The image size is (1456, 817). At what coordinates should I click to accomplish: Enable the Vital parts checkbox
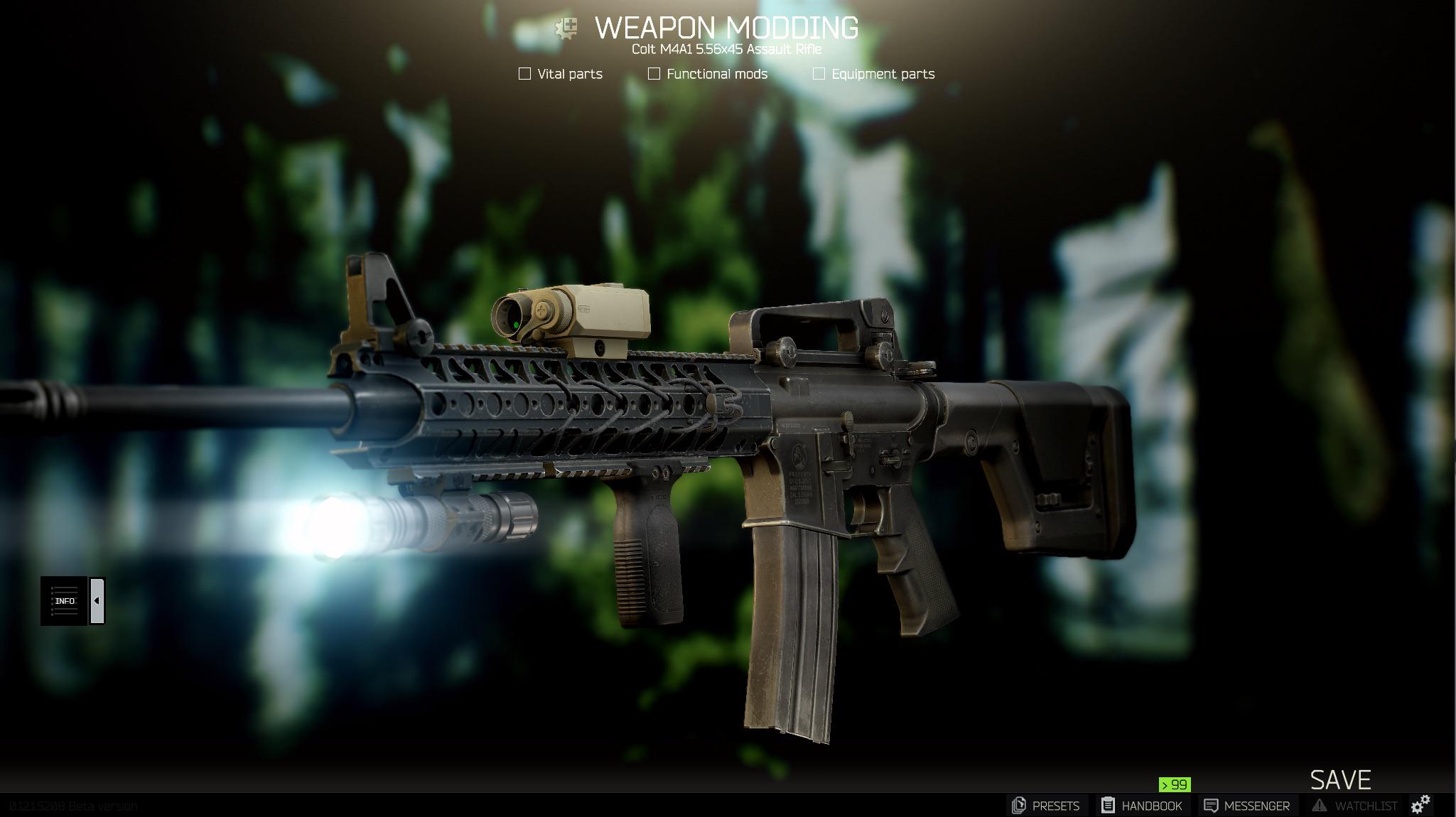pos(524,72)
